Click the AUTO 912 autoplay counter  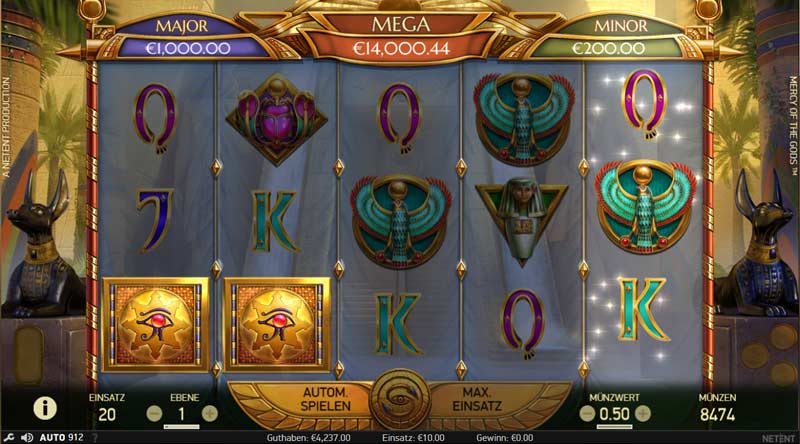point(62,437)
